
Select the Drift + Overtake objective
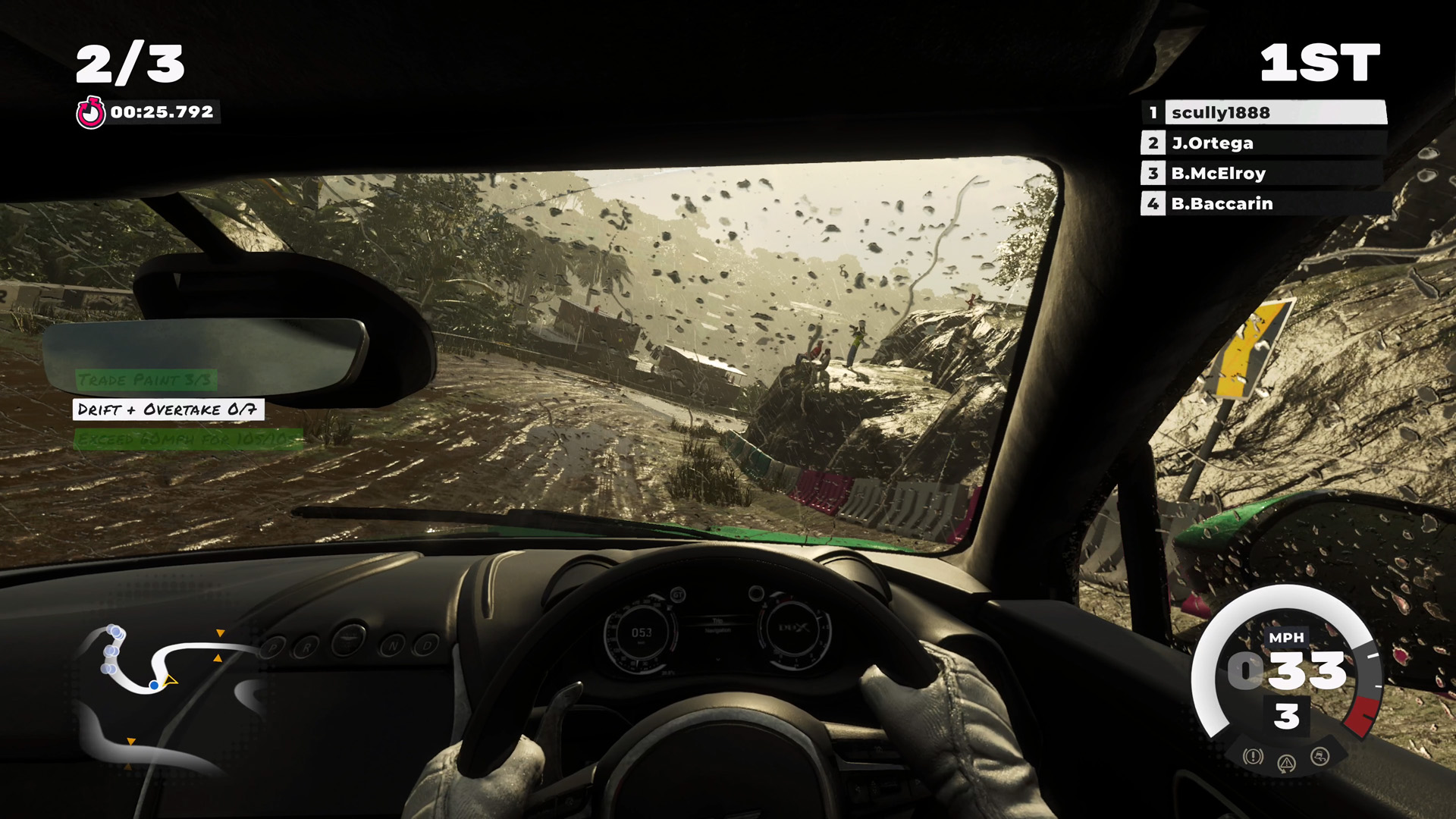click(x=168, y=409)
